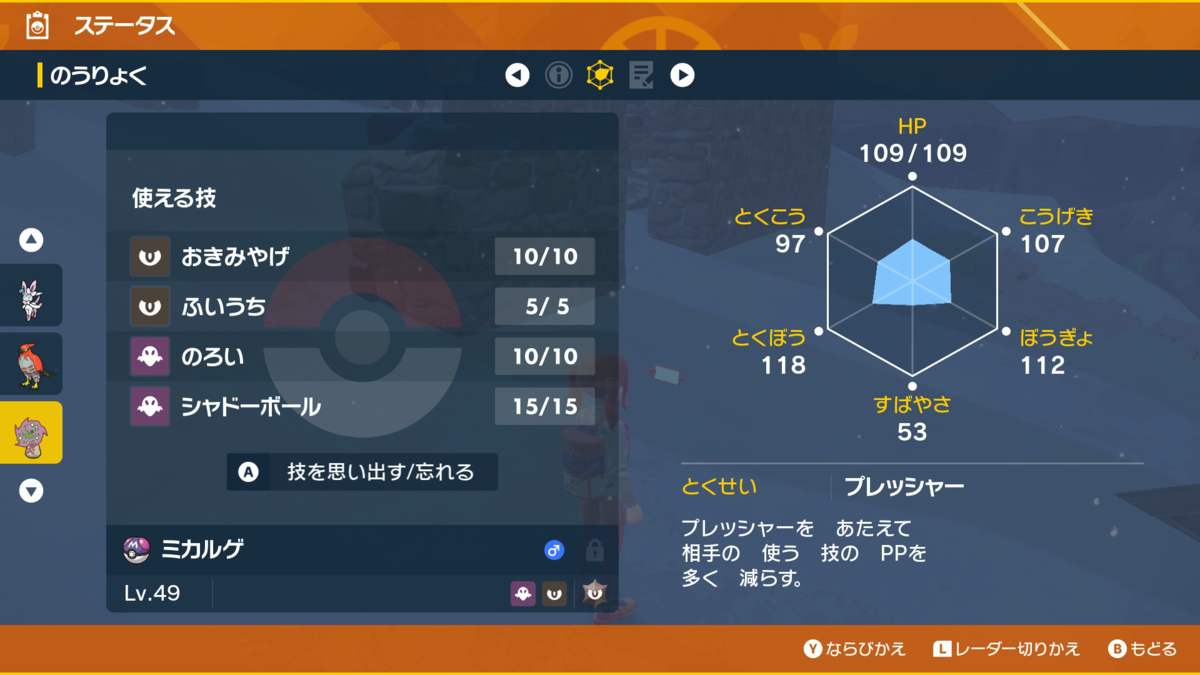Image resolution: width=1200 pixels, height=675 pixels.
Task: Select the おきみやげ move row
Action: (x=362, y=257)
